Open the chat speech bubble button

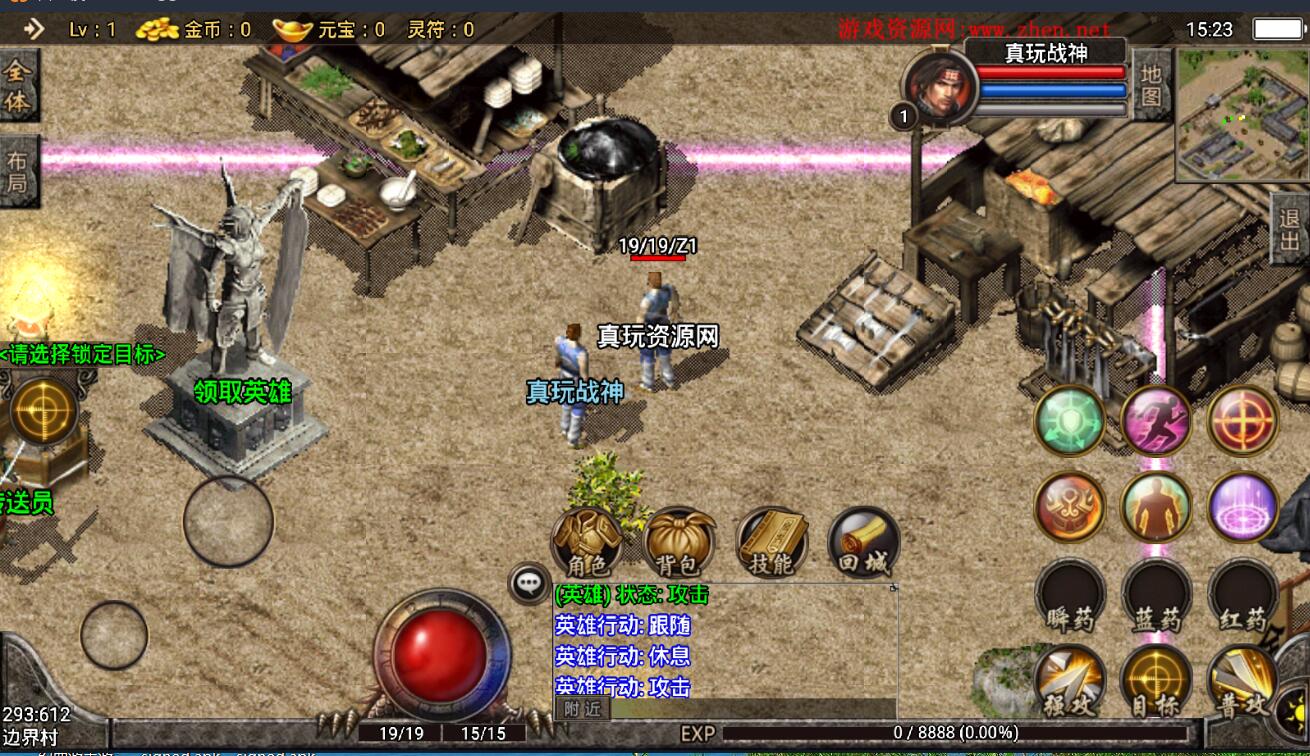(529, 583)
